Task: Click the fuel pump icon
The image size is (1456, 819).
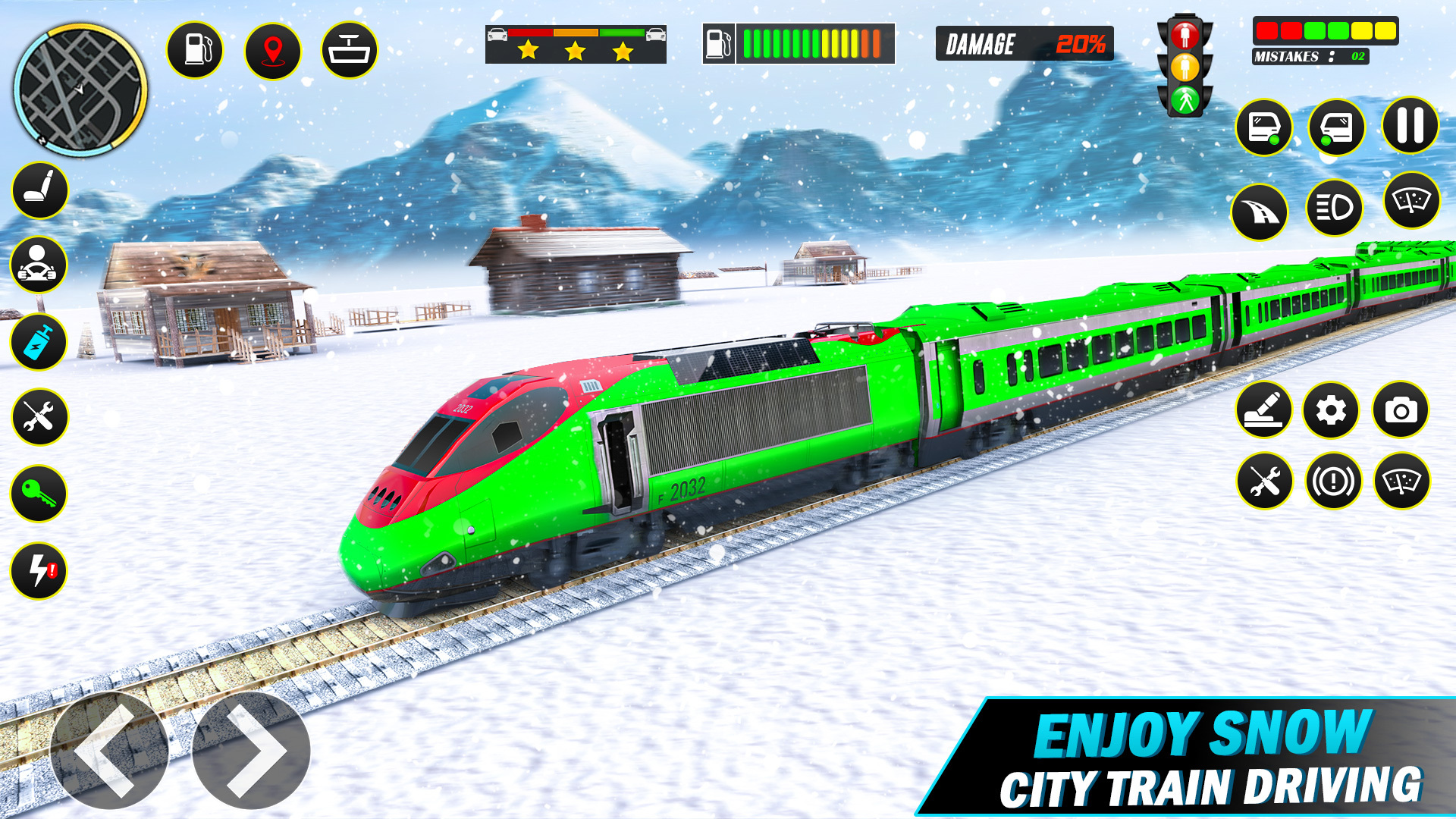Action: point(193,48)
